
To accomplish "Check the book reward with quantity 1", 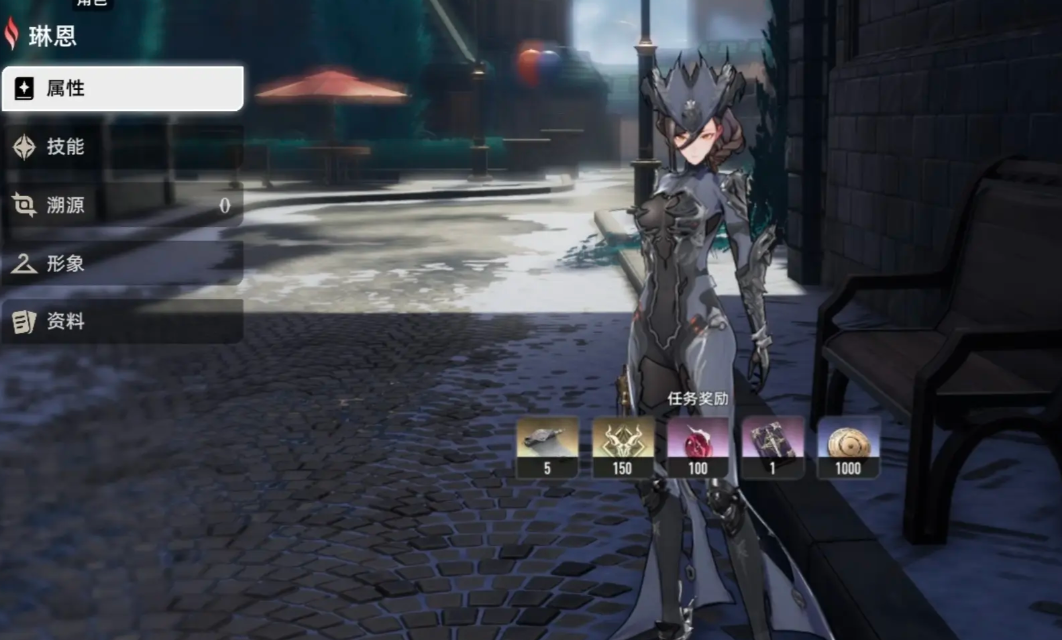I will (x=773, y=446).
